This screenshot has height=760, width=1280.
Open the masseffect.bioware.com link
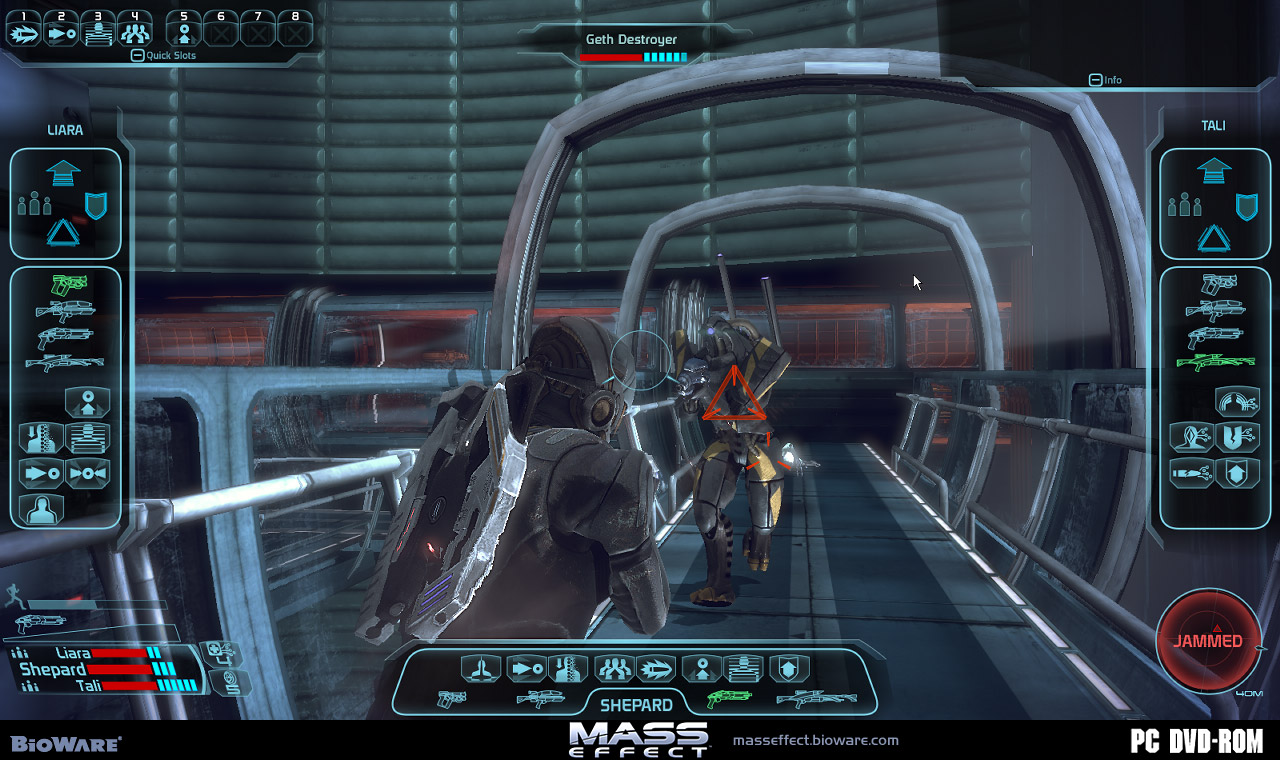(815, 741)
